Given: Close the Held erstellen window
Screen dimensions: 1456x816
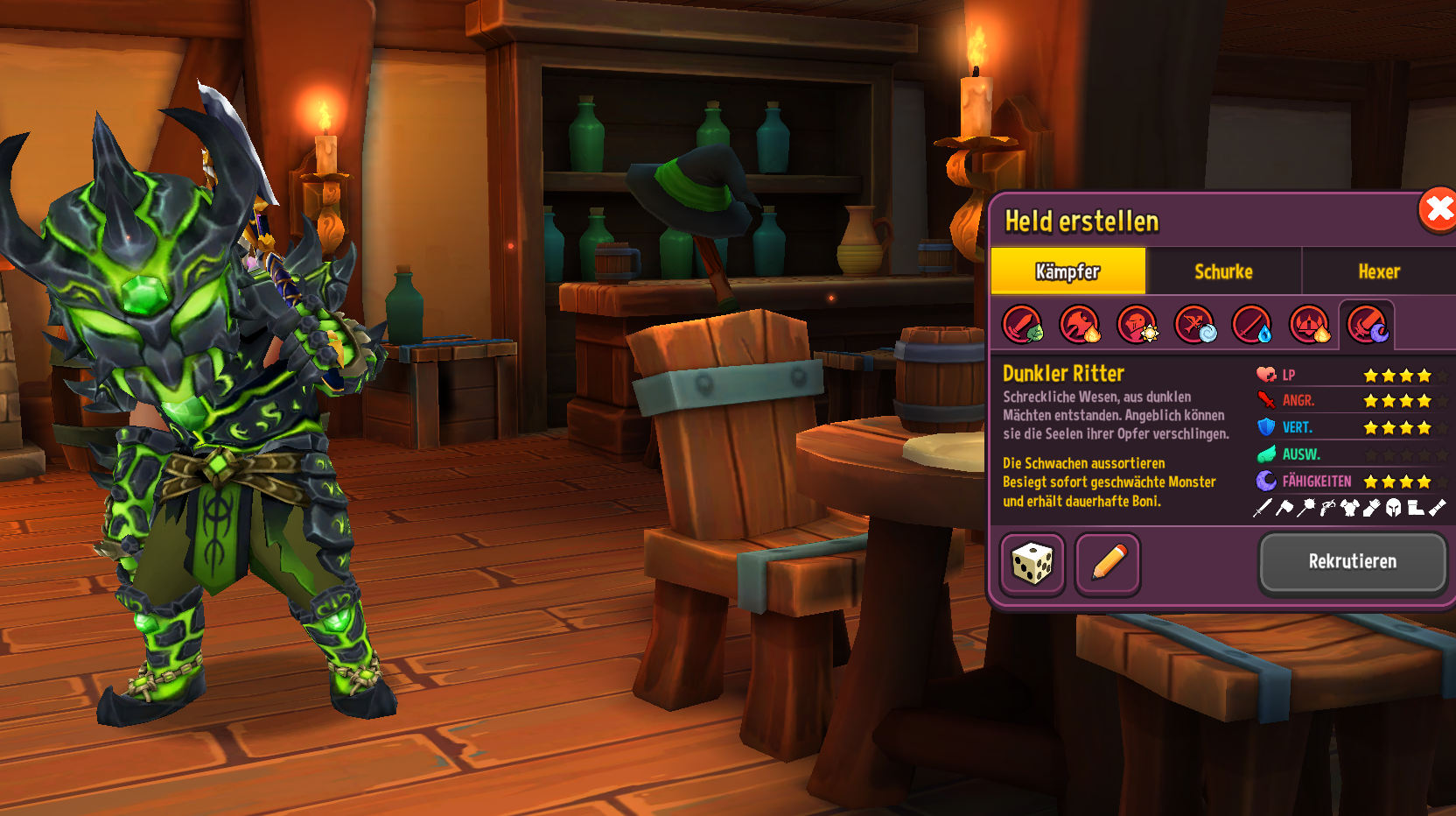Looking at the screenshot, I should [x=1438, y=210].
